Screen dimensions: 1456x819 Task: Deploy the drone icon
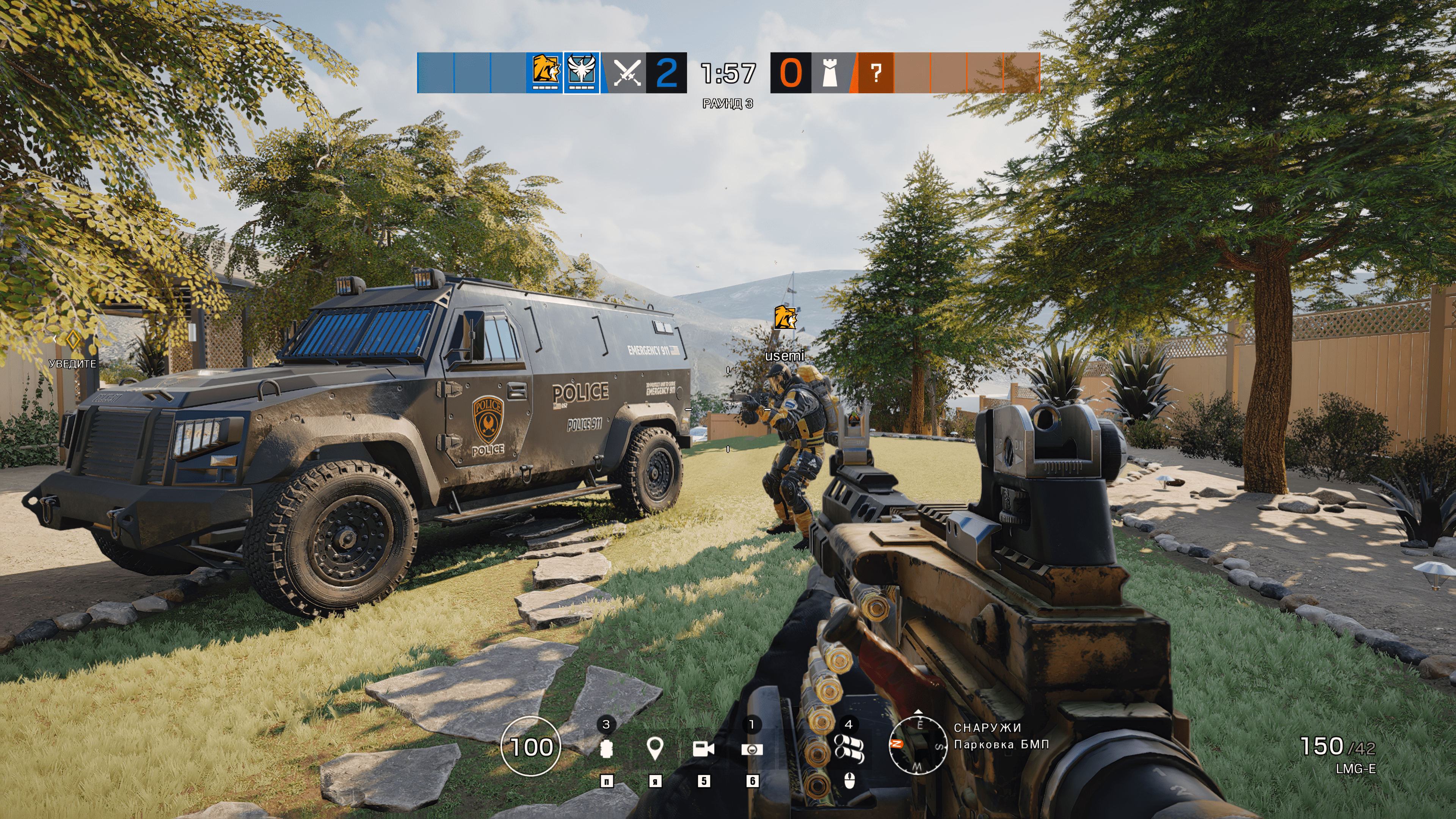pos(752,749)
